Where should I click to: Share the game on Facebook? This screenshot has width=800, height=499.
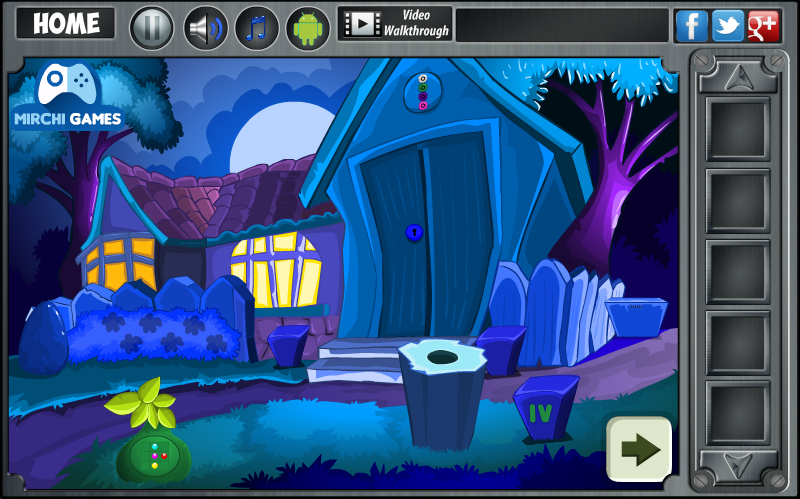click(x=691, y=25)
